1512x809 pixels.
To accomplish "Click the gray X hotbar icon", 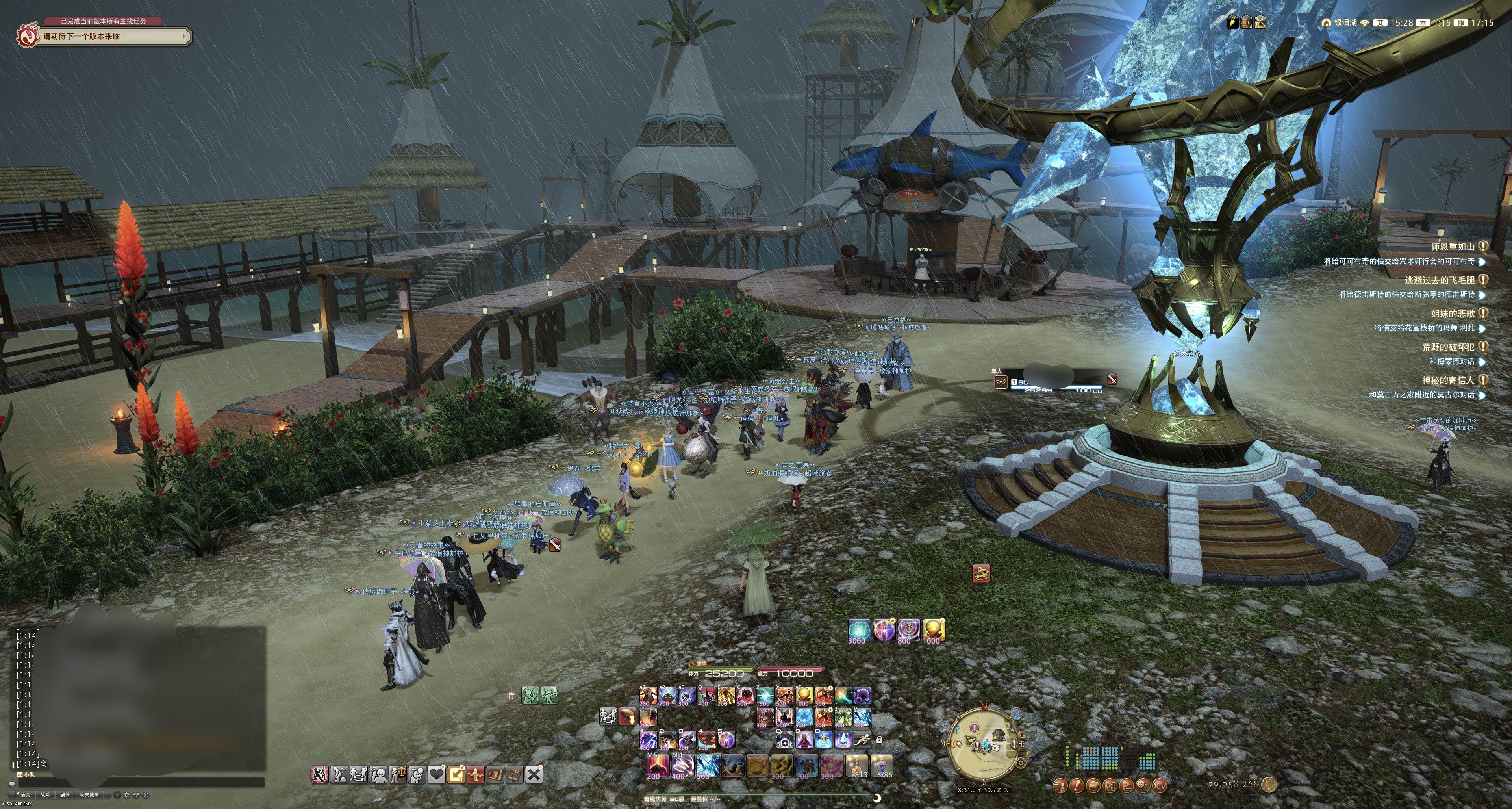I will pos(534,774).
